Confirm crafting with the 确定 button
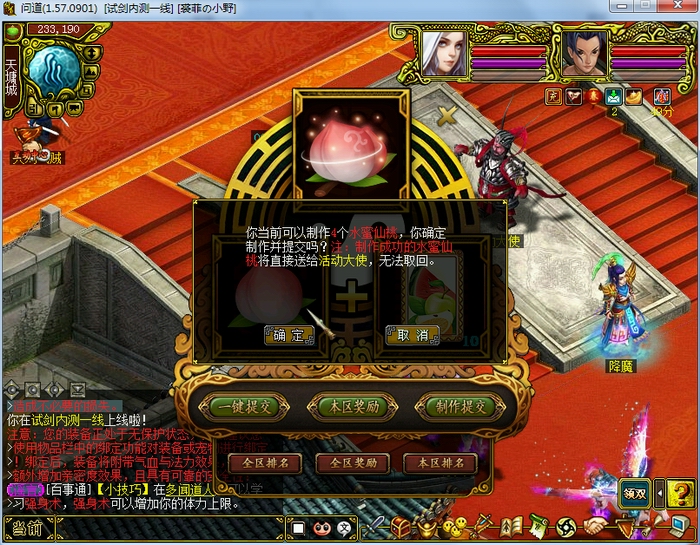The width and height of the screenshot is (700, 545). [289, 335]
